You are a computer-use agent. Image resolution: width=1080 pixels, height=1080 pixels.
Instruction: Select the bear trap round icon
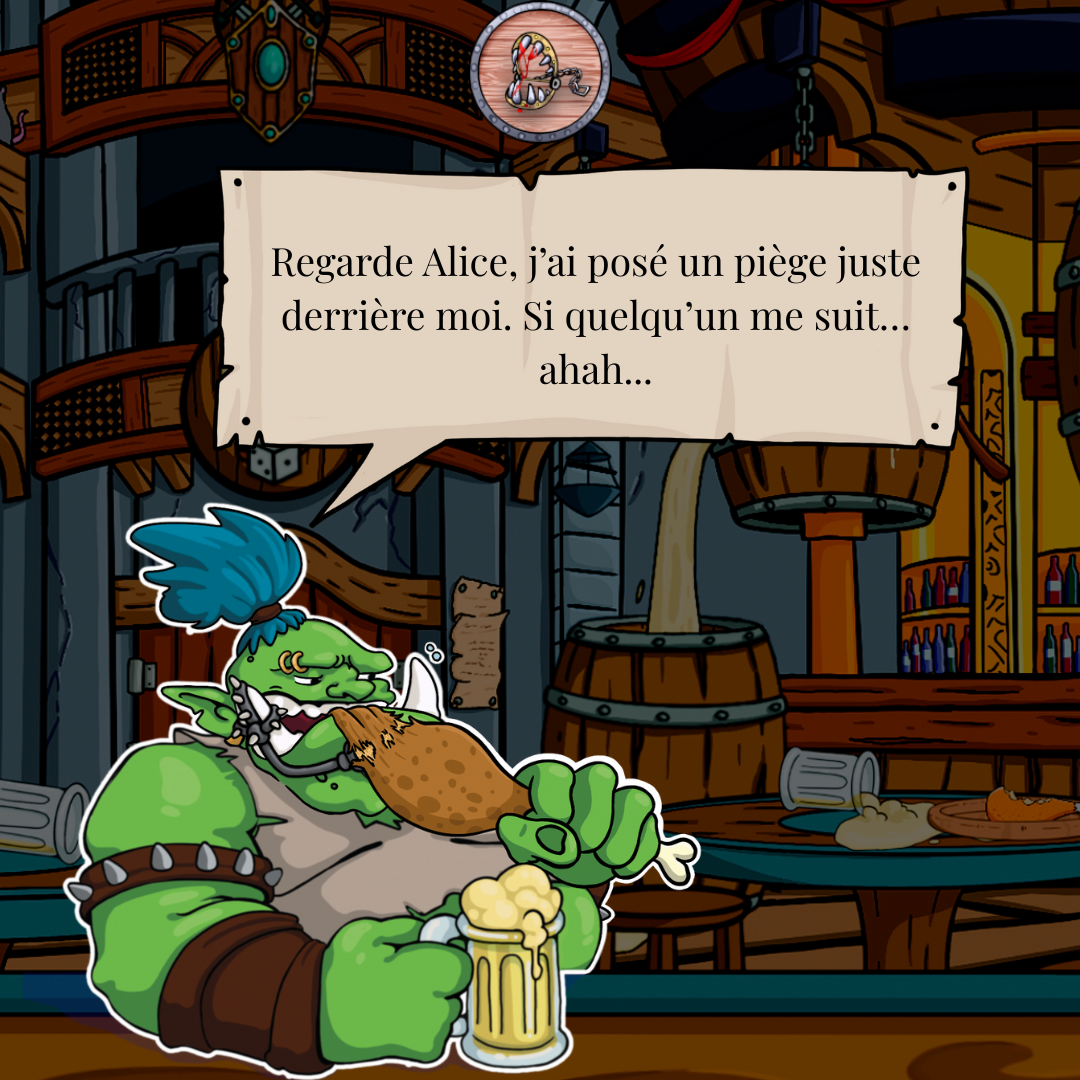[x=540, y=76]
